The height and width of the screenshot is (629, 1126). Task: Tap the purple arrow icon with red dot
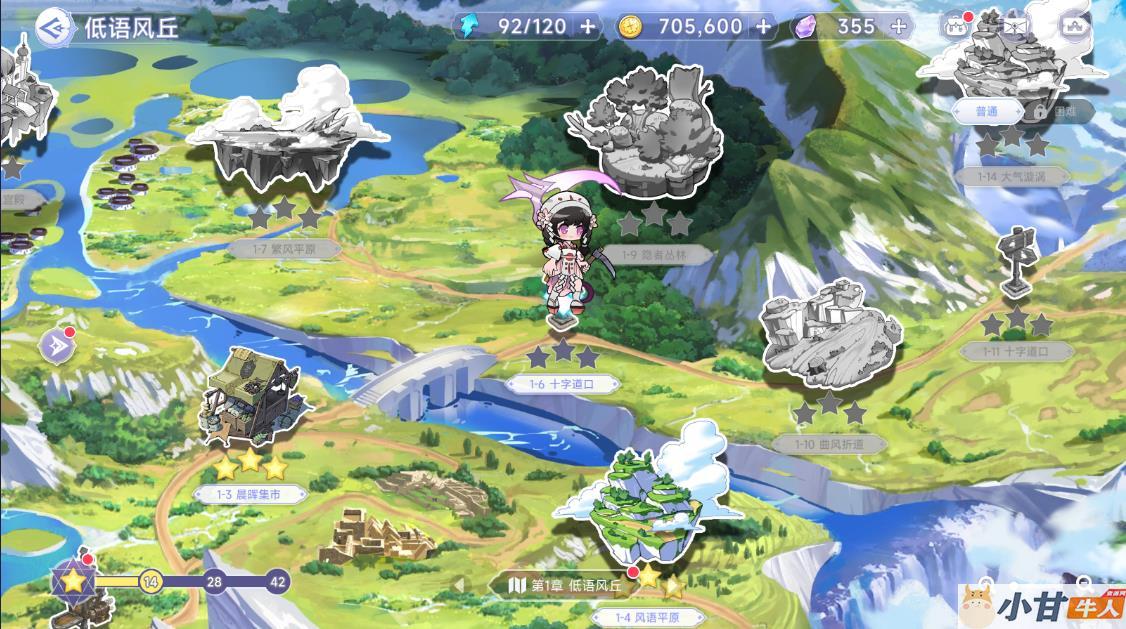pyautogui.click(x=54, y=347)
